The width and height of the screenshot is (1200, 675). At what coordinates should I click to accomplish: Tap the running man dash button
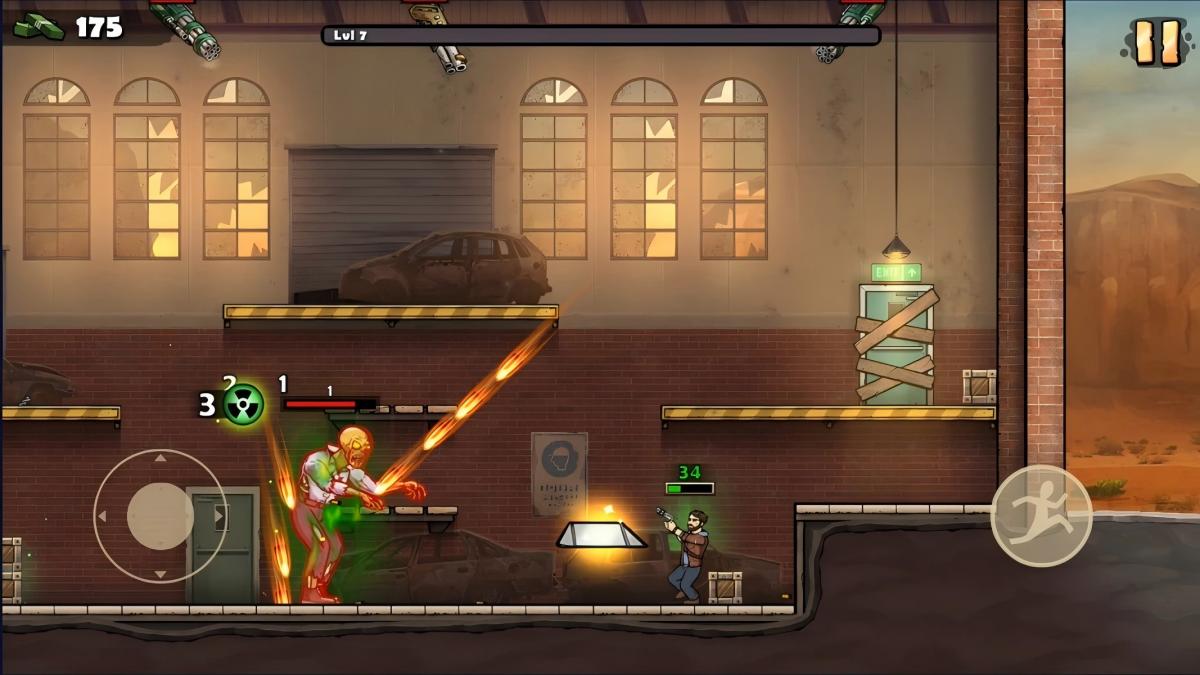coord(1041,516)
